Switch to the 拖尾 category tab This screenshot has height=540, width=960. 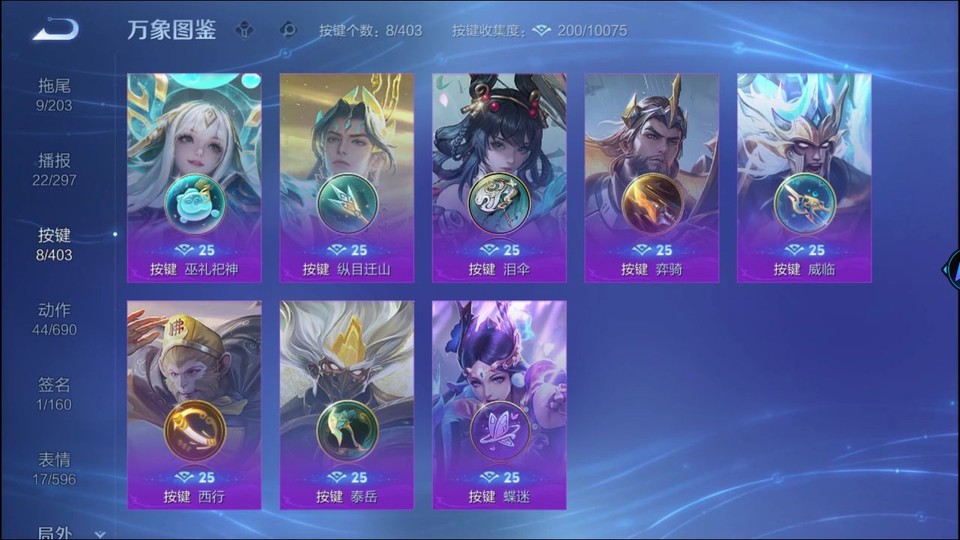point(55,94)
